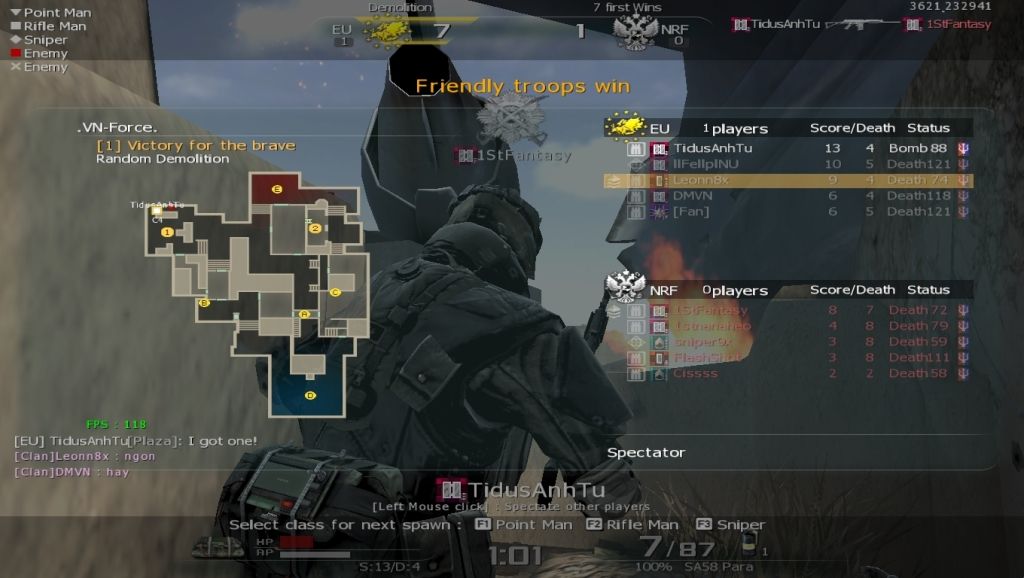Select map marker number 1
The image size is (1024, 578).
(x=167, y=232)
